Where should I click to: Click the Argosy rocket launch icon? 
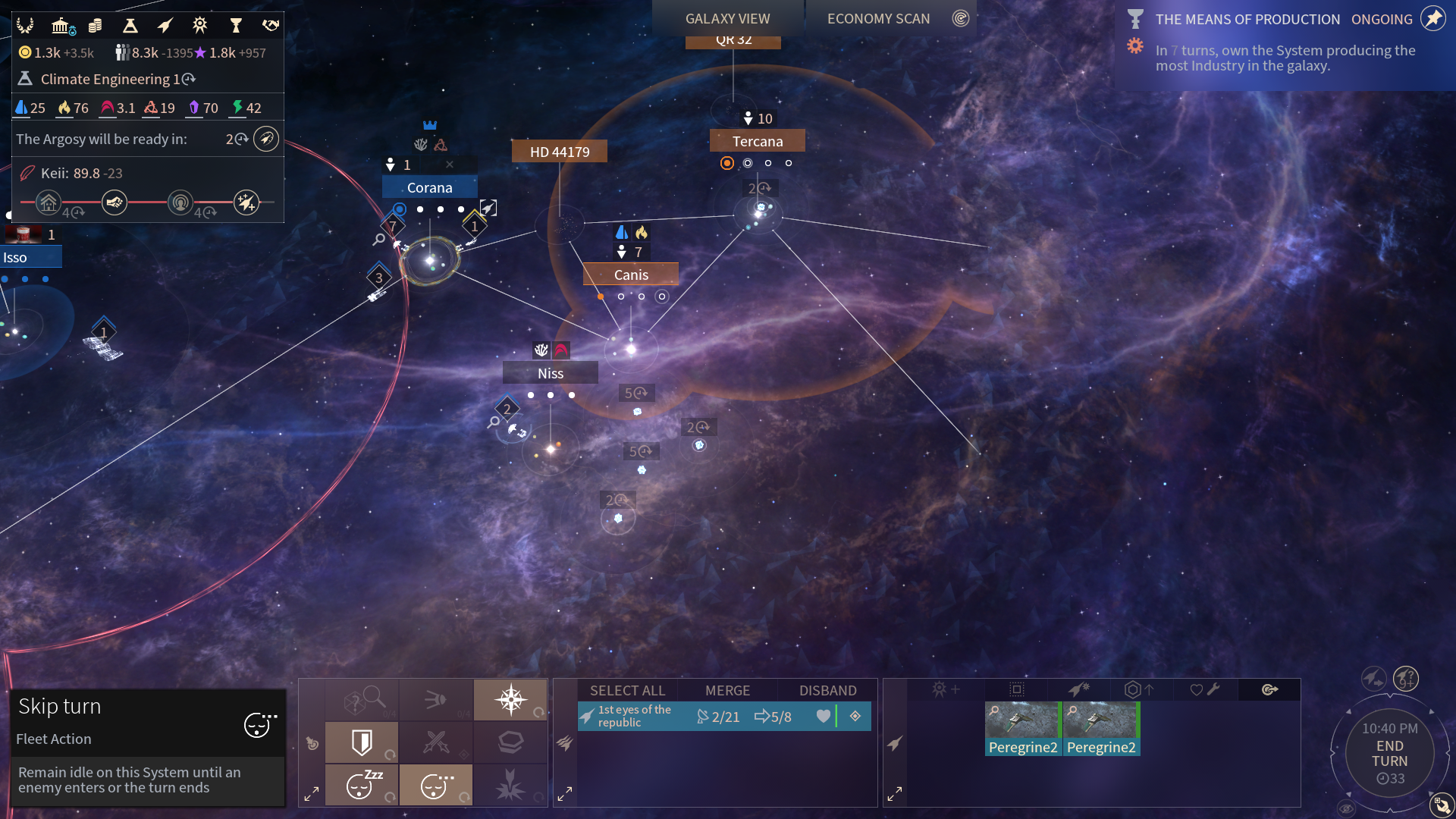pos(266,139)
